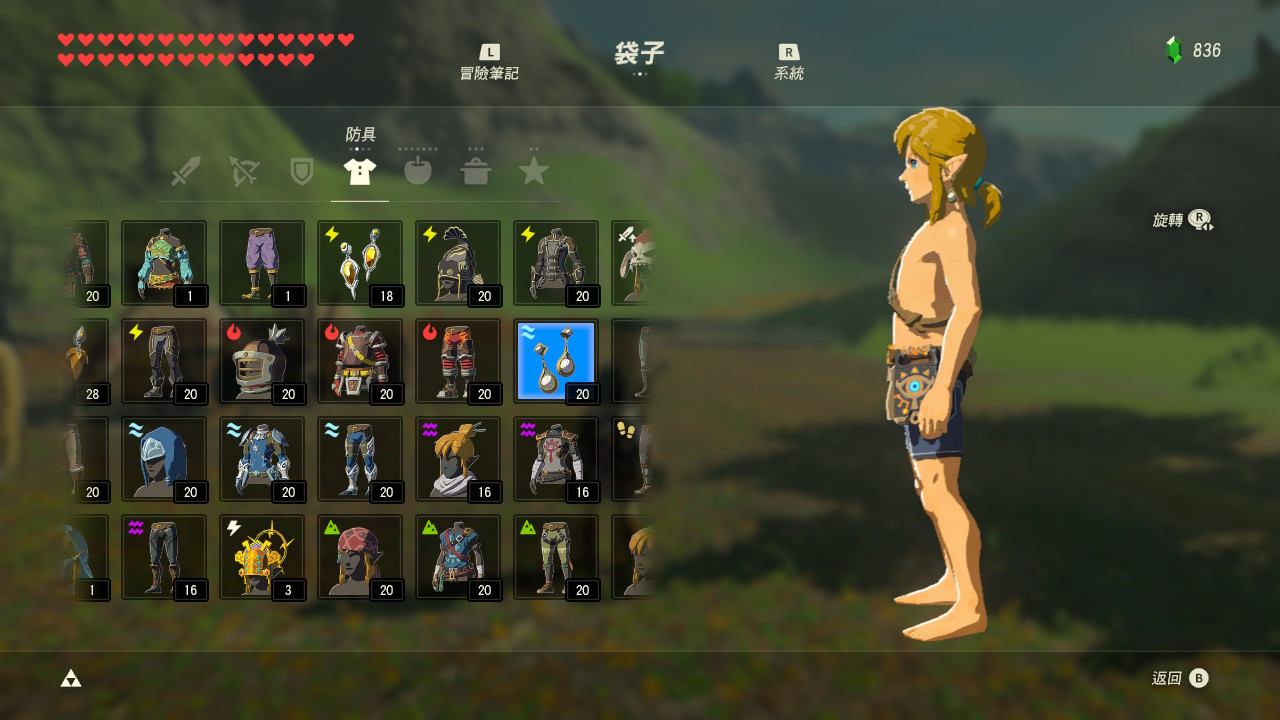Switch to the sword weapons tab

click(186, 171)
